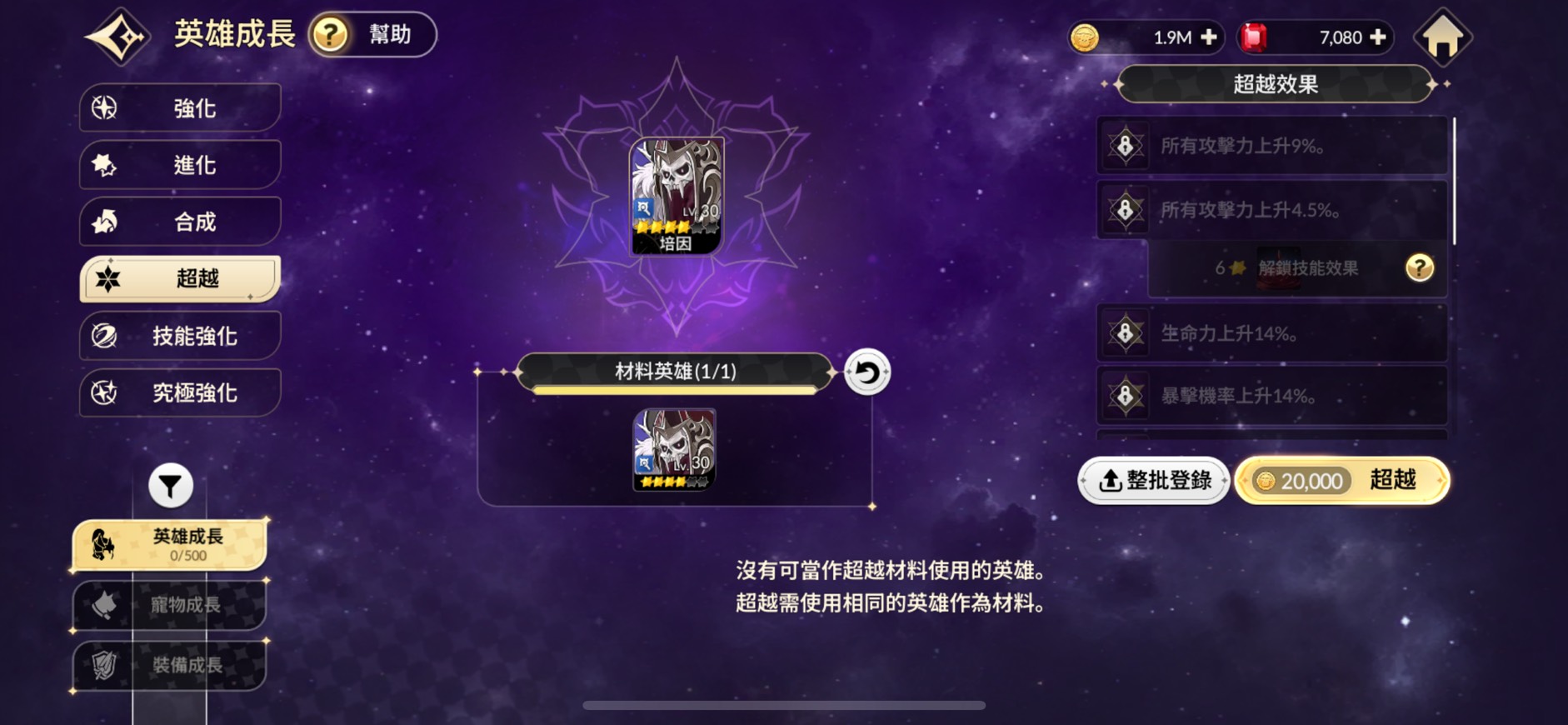Open the 幫助 help button
Image resolution: width=1568 pixels, height=725 pixels.
click(x=372, y=35)
